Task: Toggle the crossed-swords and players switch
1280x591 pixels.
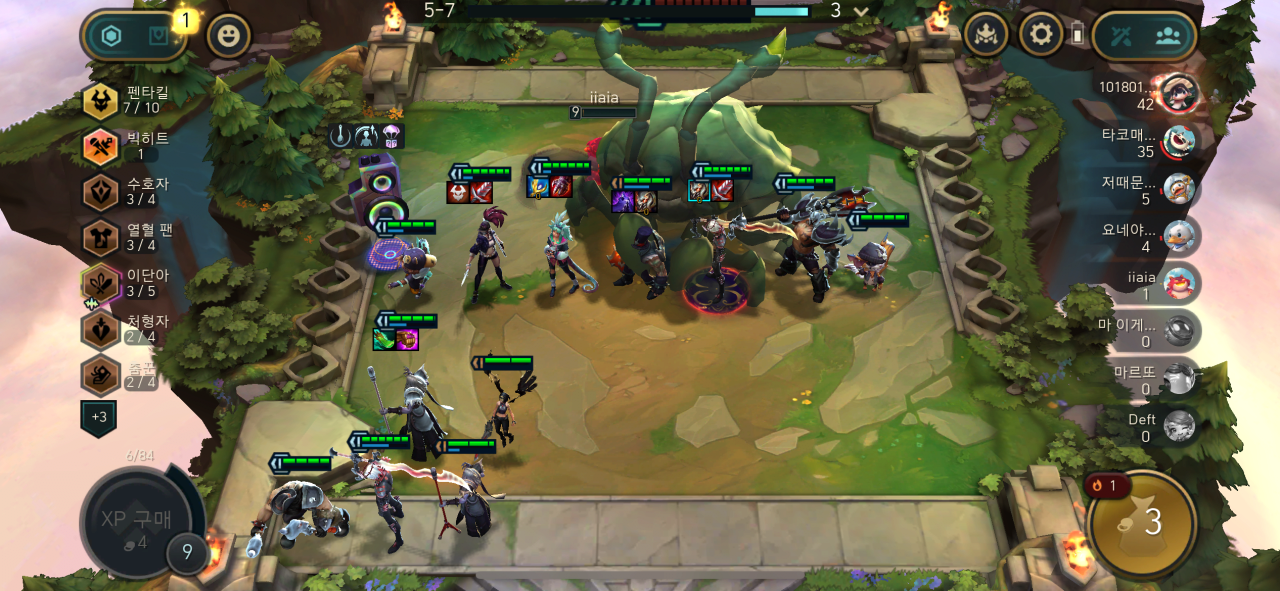Action: coord(1144,36)
